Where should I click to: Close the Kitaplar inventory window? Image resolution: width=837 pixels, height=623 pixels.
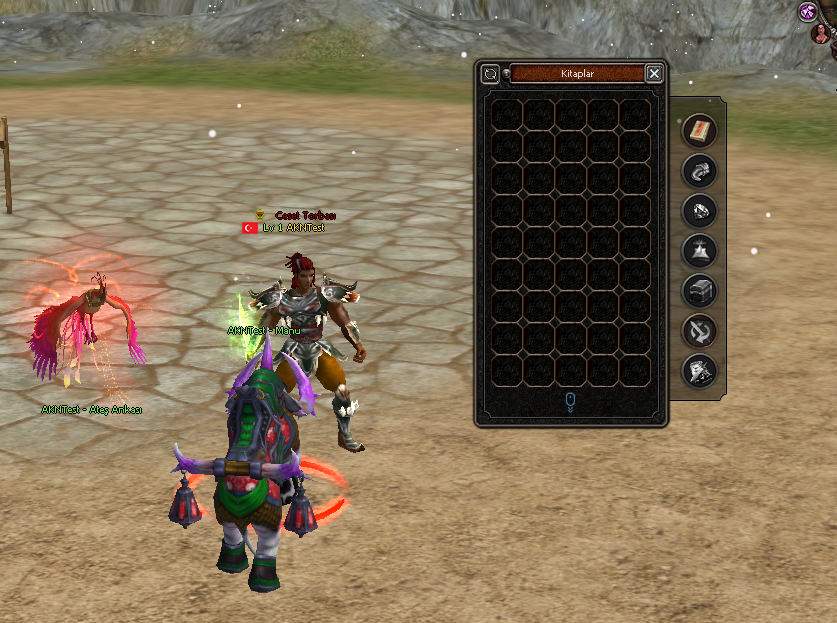pyautogui.click(x=653, y=73)
